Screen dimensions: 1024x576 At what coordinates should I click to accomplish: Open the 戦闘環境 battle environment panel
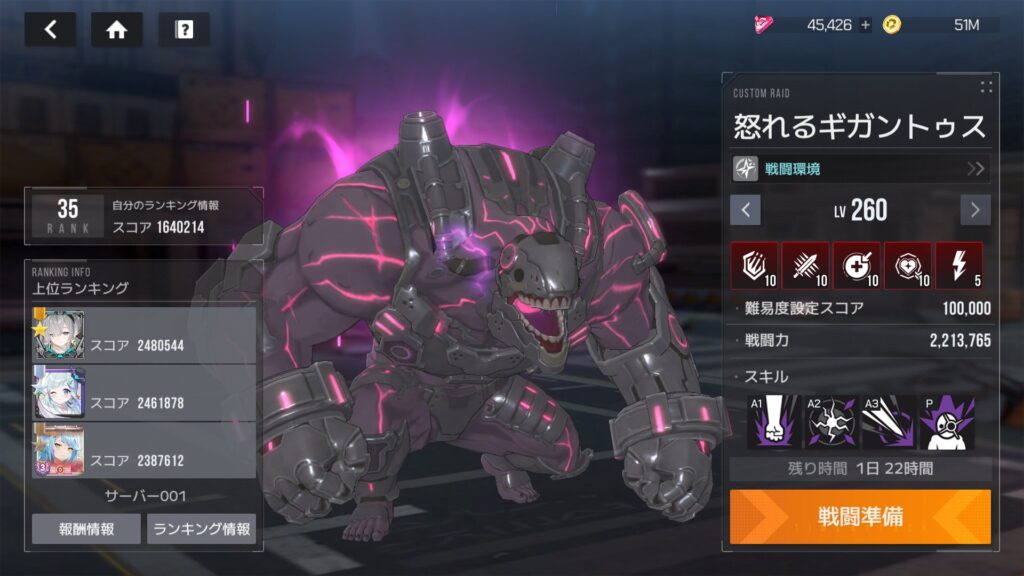860,168
